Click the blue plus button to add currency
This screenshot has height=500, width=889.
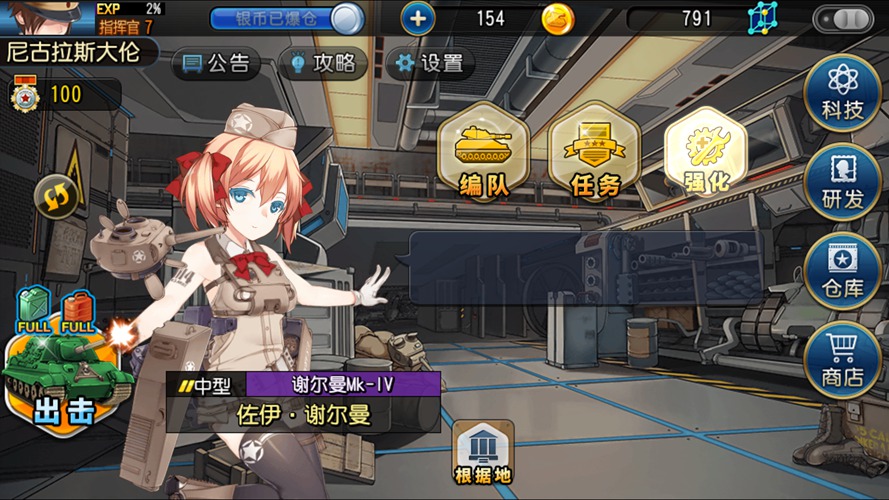coord(418,18)
